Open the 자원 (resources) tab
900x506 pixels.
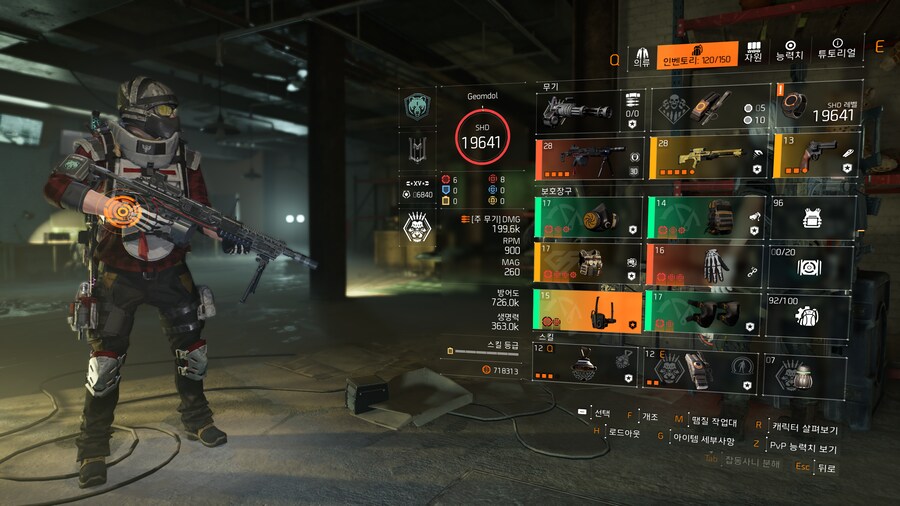point(753,53)
